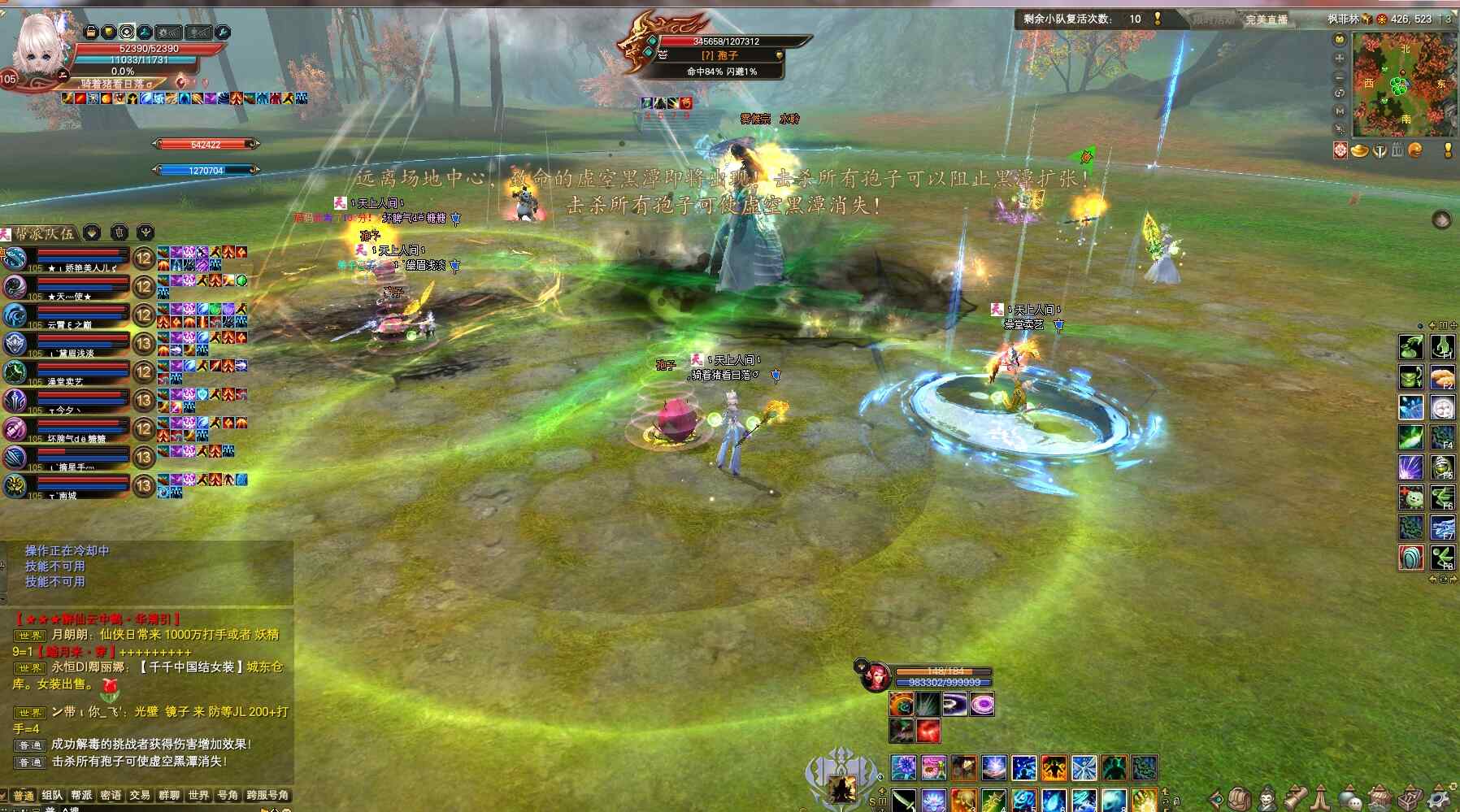Select the 帮派 chat channel tab
This screenshot has height=812, width=1460.
[81, 795]
